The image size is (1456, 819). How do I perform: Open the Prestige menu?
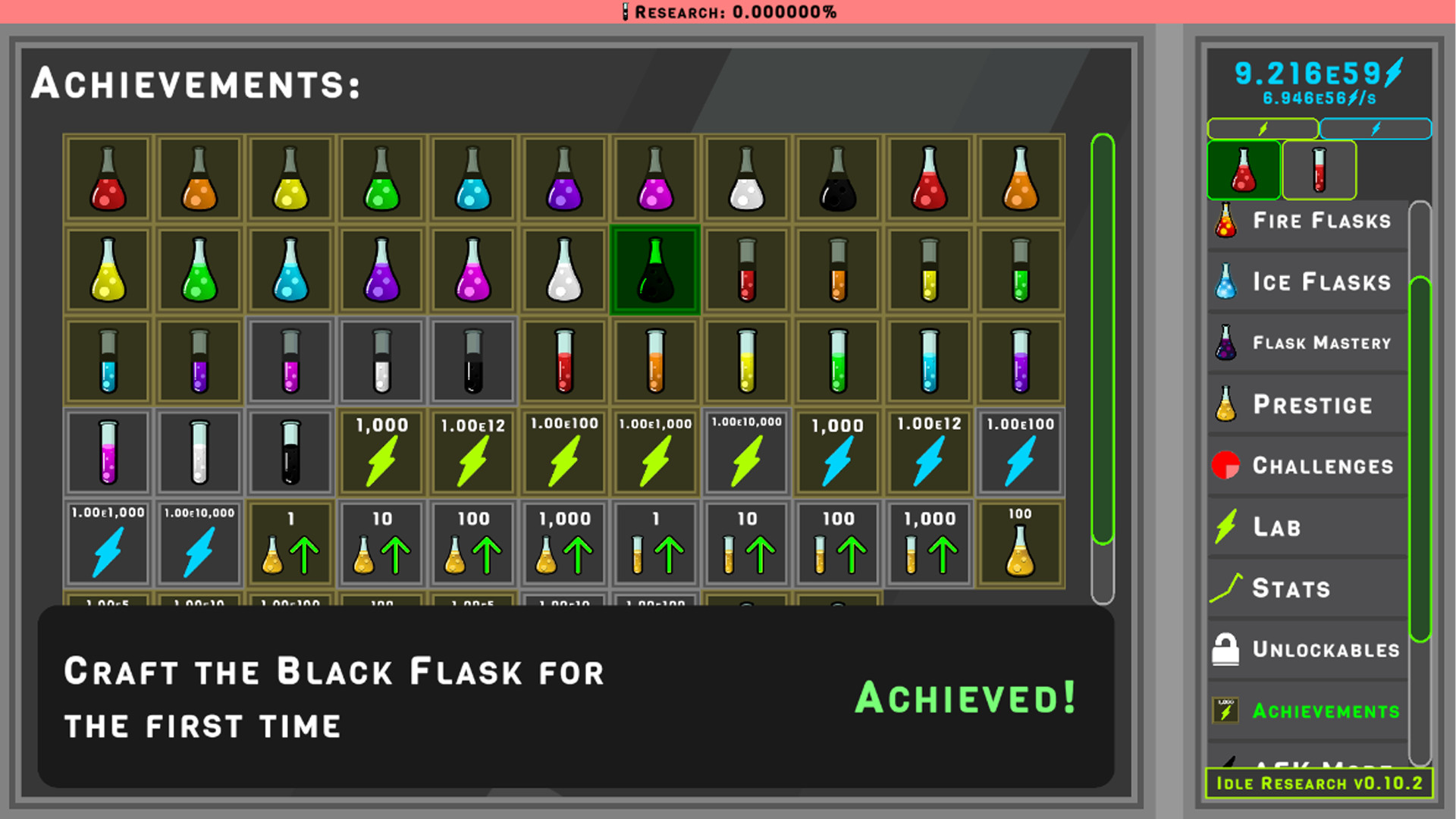tap(1304, 404)
